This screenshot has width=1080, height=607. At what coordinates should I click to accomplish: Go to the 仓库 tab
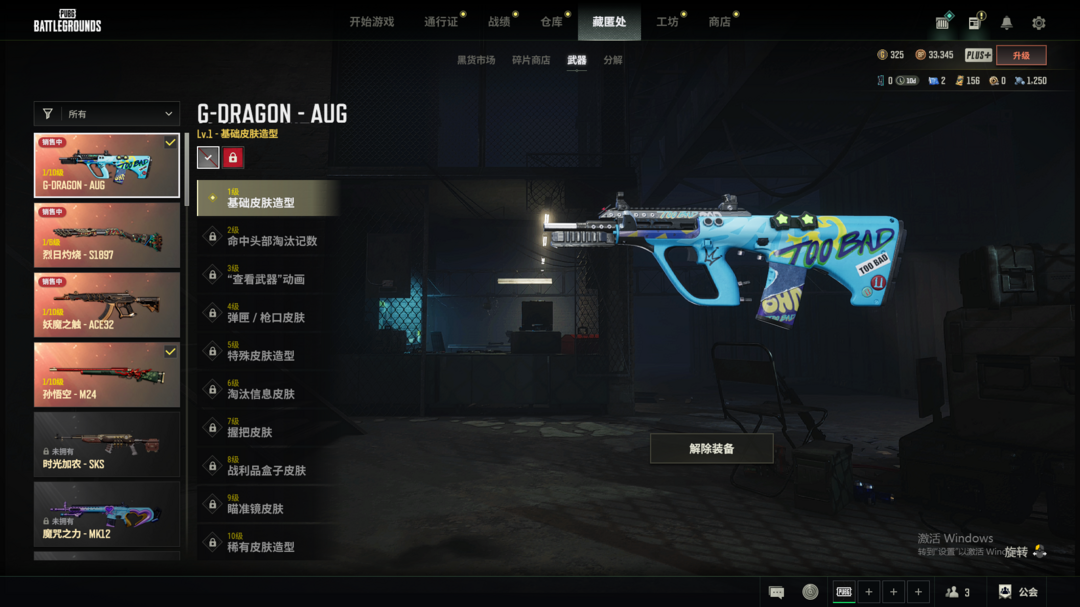pyautogui.click(x=551, y=22)
